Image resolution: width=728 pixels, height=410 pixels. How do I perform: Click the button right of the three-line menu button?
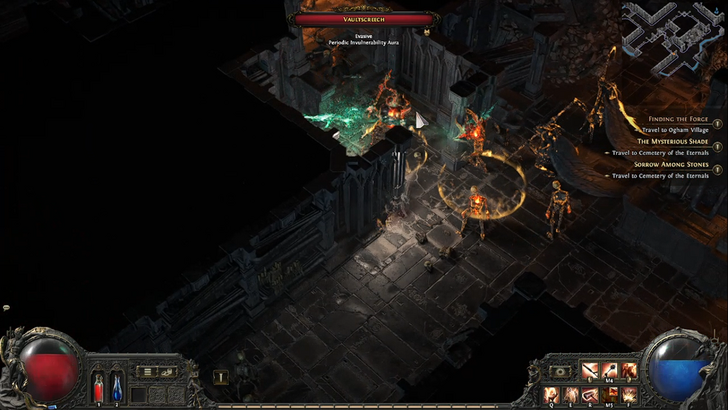168,371
